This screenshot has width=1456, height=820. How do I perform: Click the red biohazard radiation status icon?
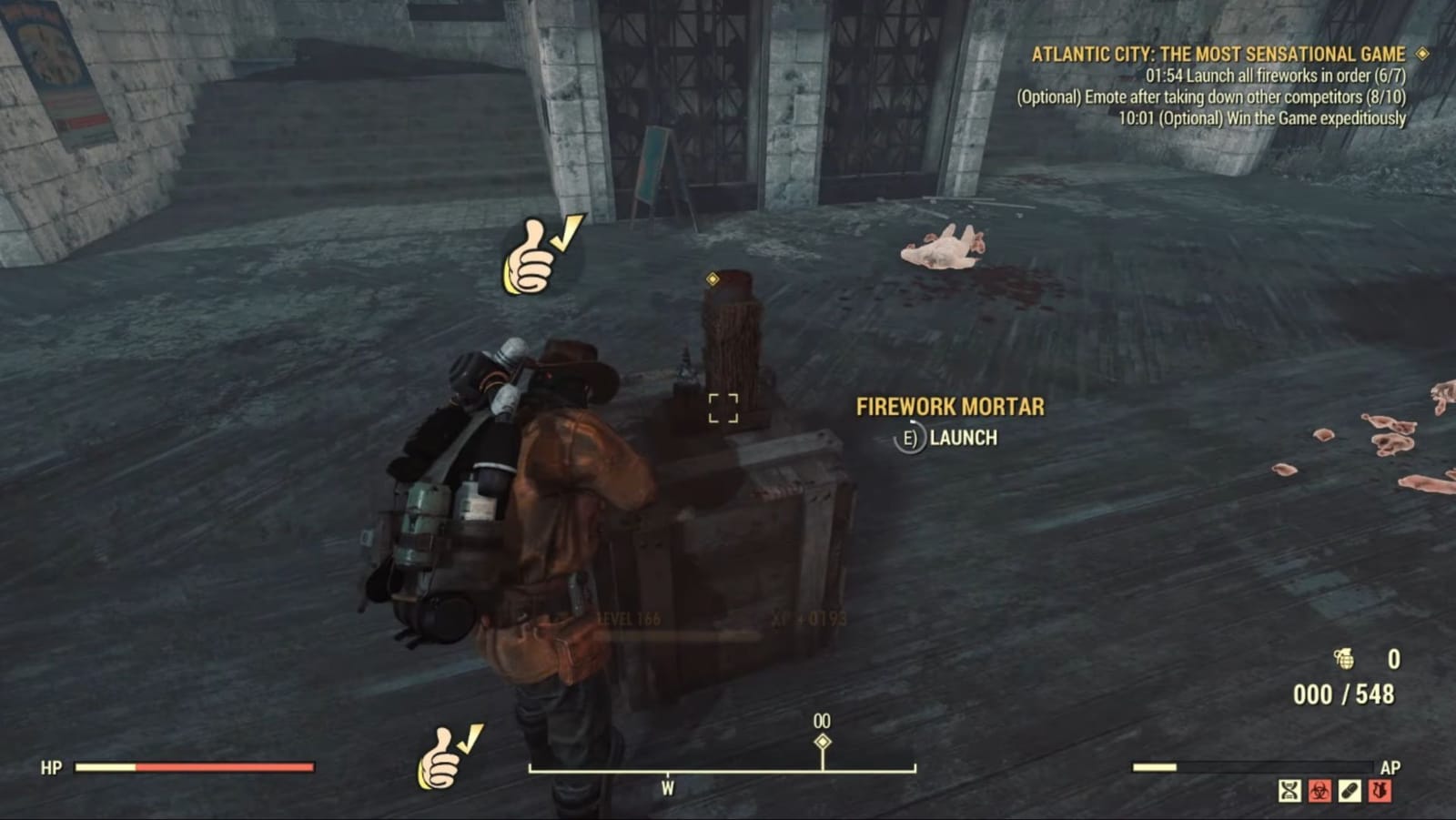1319,790
